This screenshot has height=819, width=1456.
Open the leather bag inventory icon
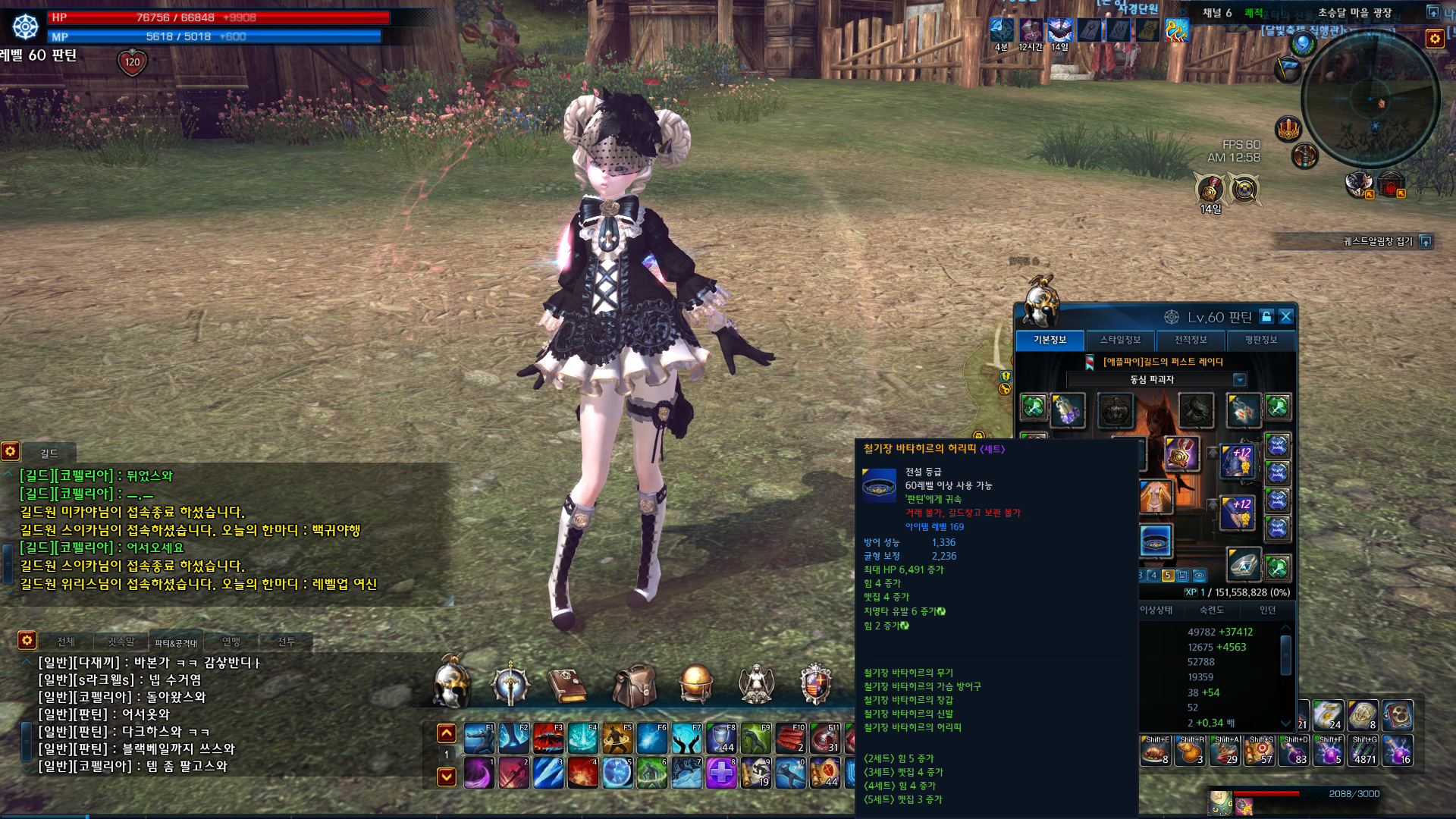click(x=634, y=685)
